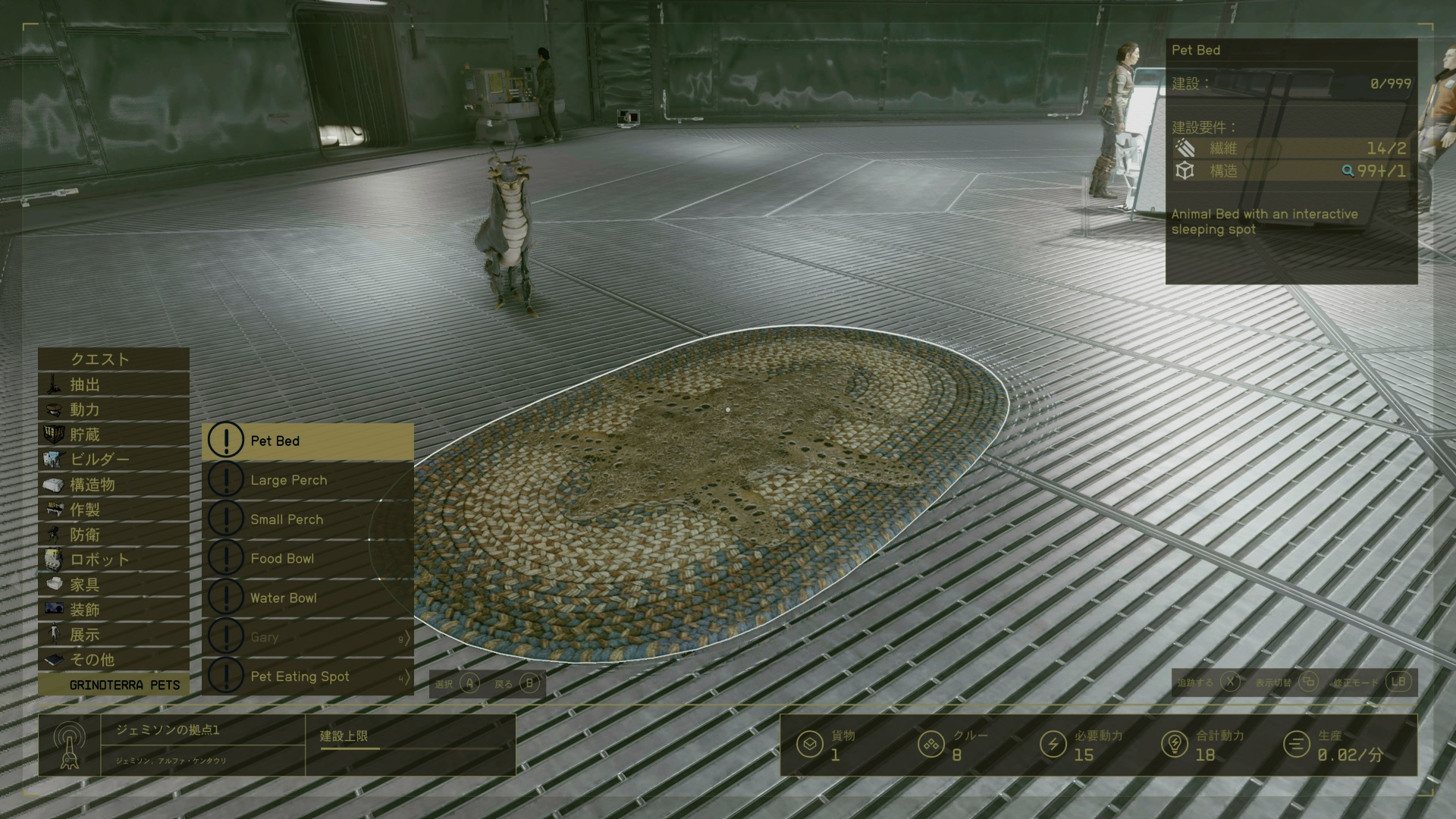Open the 抽出 build category

pos(114,384)
